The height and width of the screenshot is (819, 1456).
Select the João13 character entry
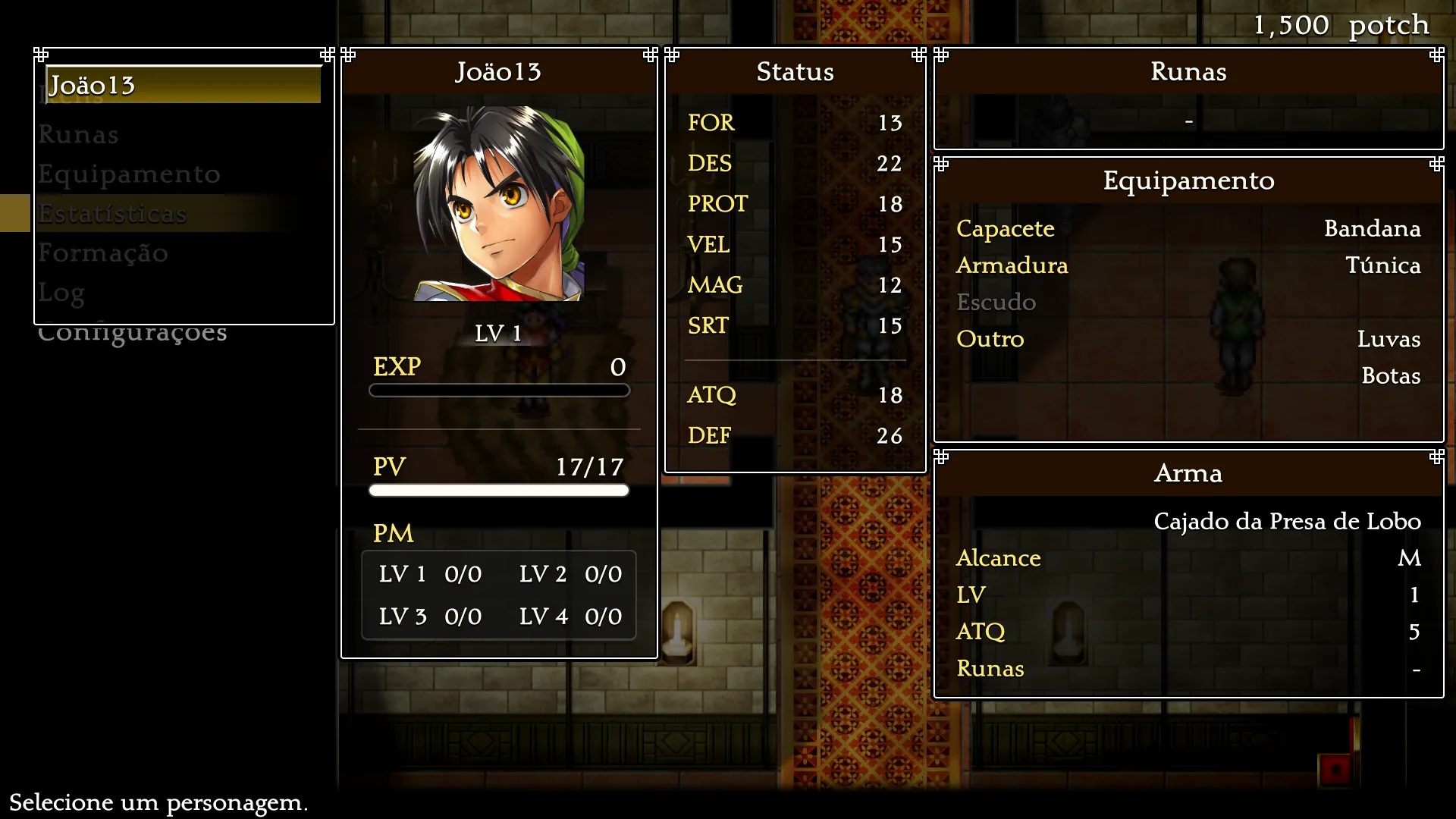182,85
